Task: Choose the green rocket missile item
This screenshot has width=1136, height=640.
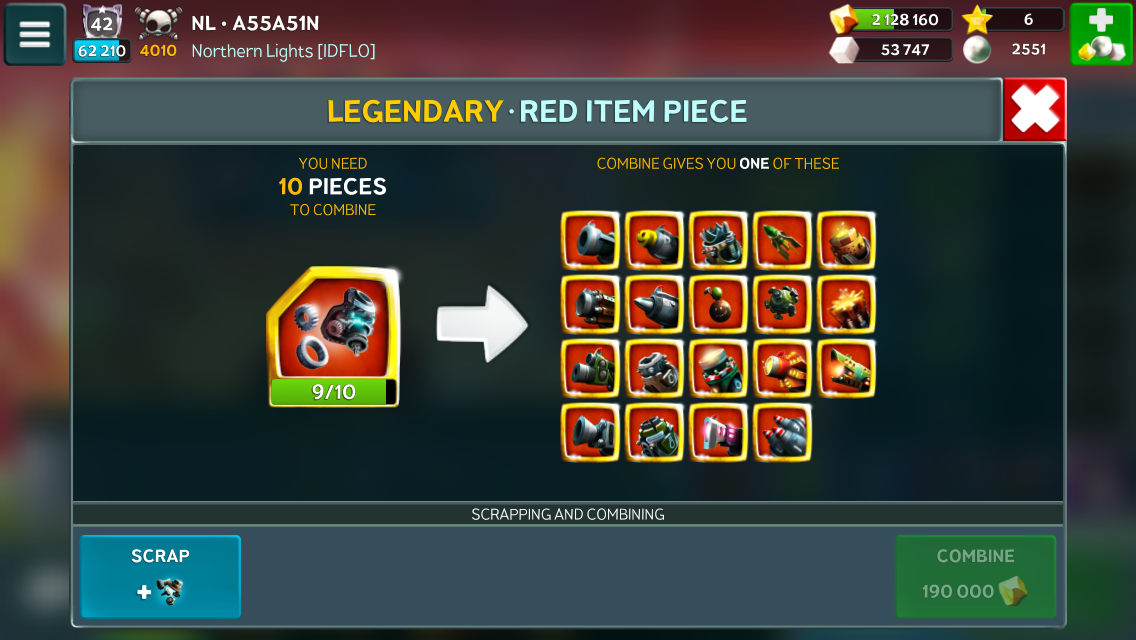Action: (x=782, y=240)
